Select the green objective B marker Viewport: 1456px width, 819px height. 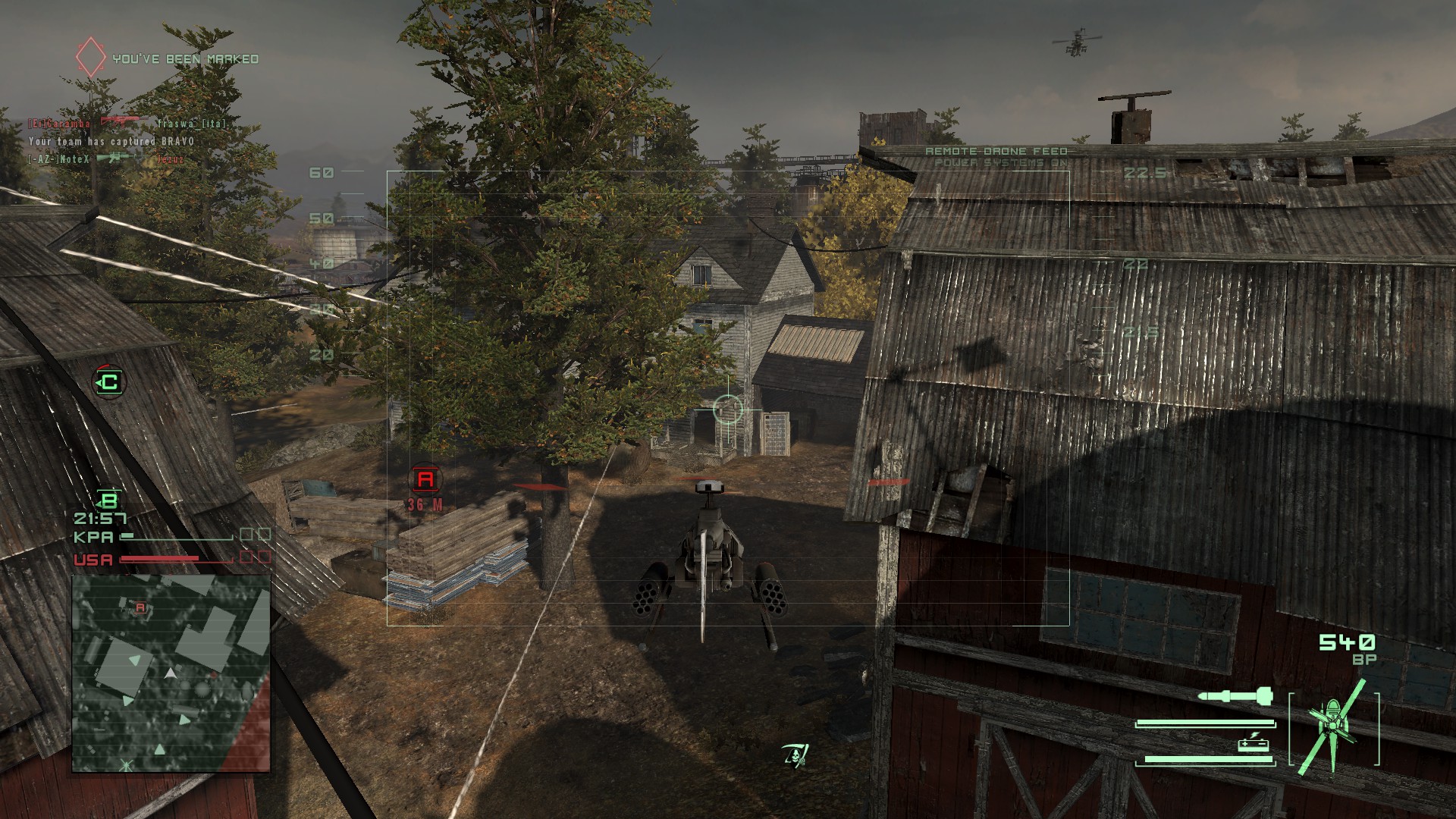pos(109,500)
